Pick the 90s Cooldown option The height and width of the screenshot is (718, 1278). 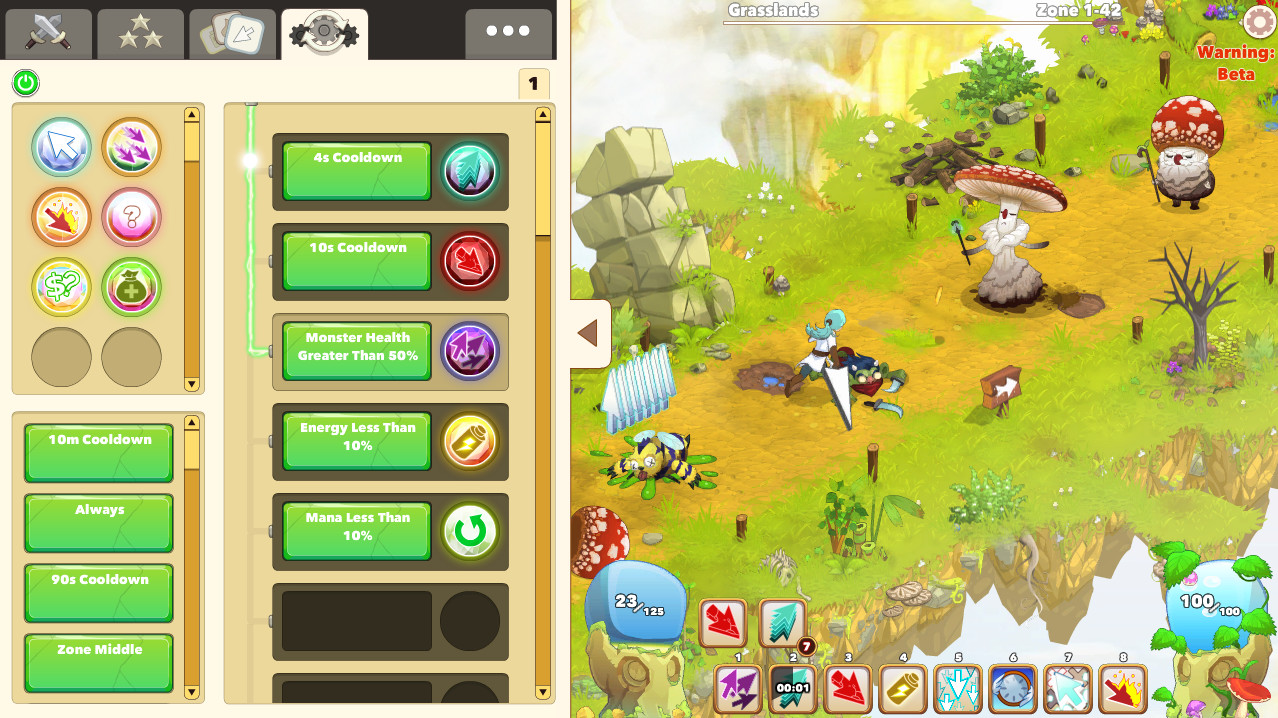point(99,592)
